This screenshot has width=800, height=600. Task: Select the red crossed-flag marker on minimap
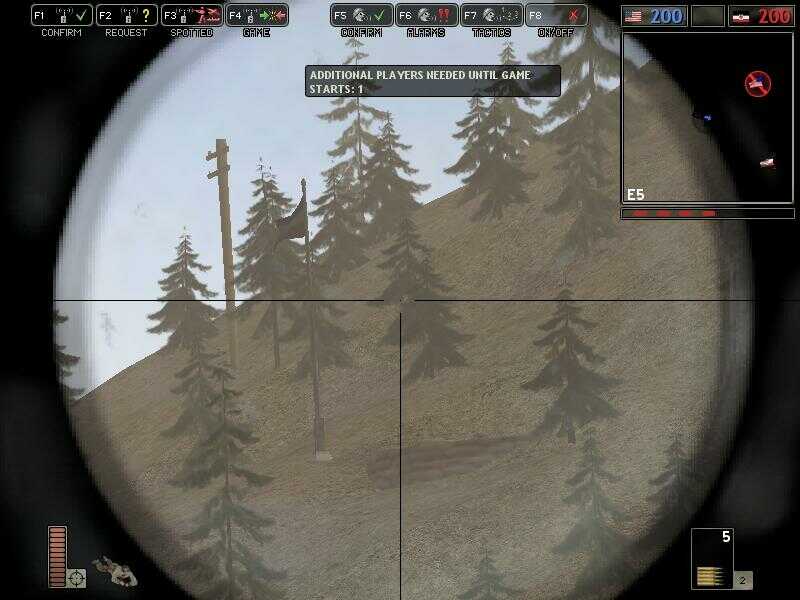coord(758,83)
